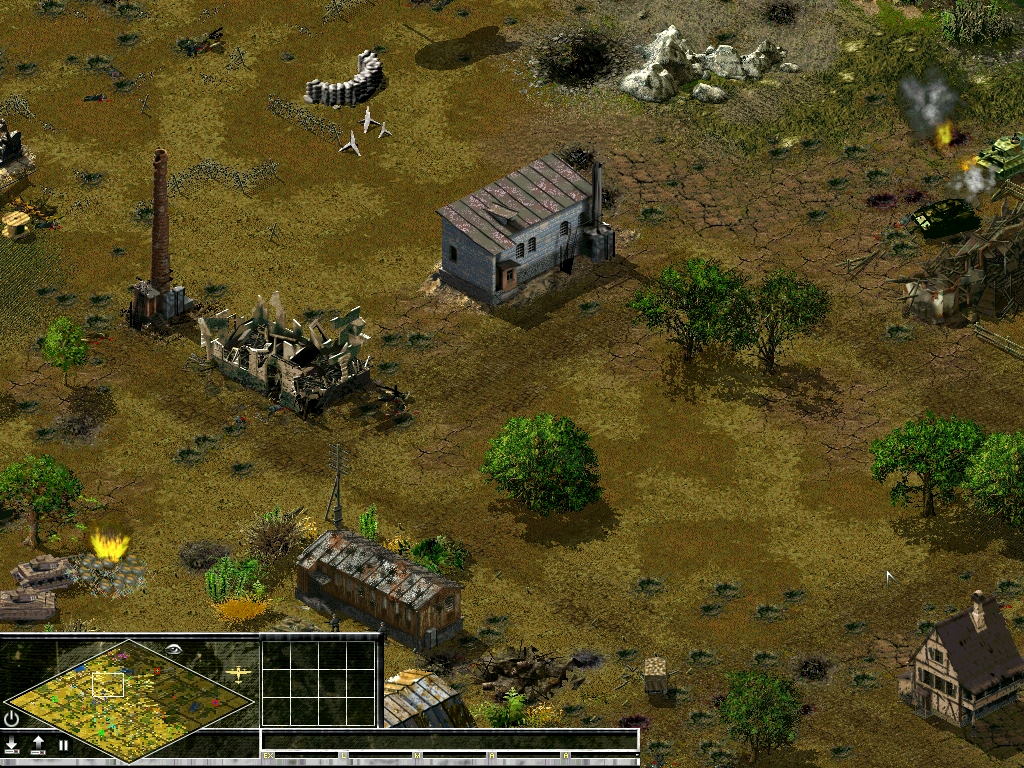The image size is (1024, 768).
Task: Select the yellow airplane icon
Action: 238,674
